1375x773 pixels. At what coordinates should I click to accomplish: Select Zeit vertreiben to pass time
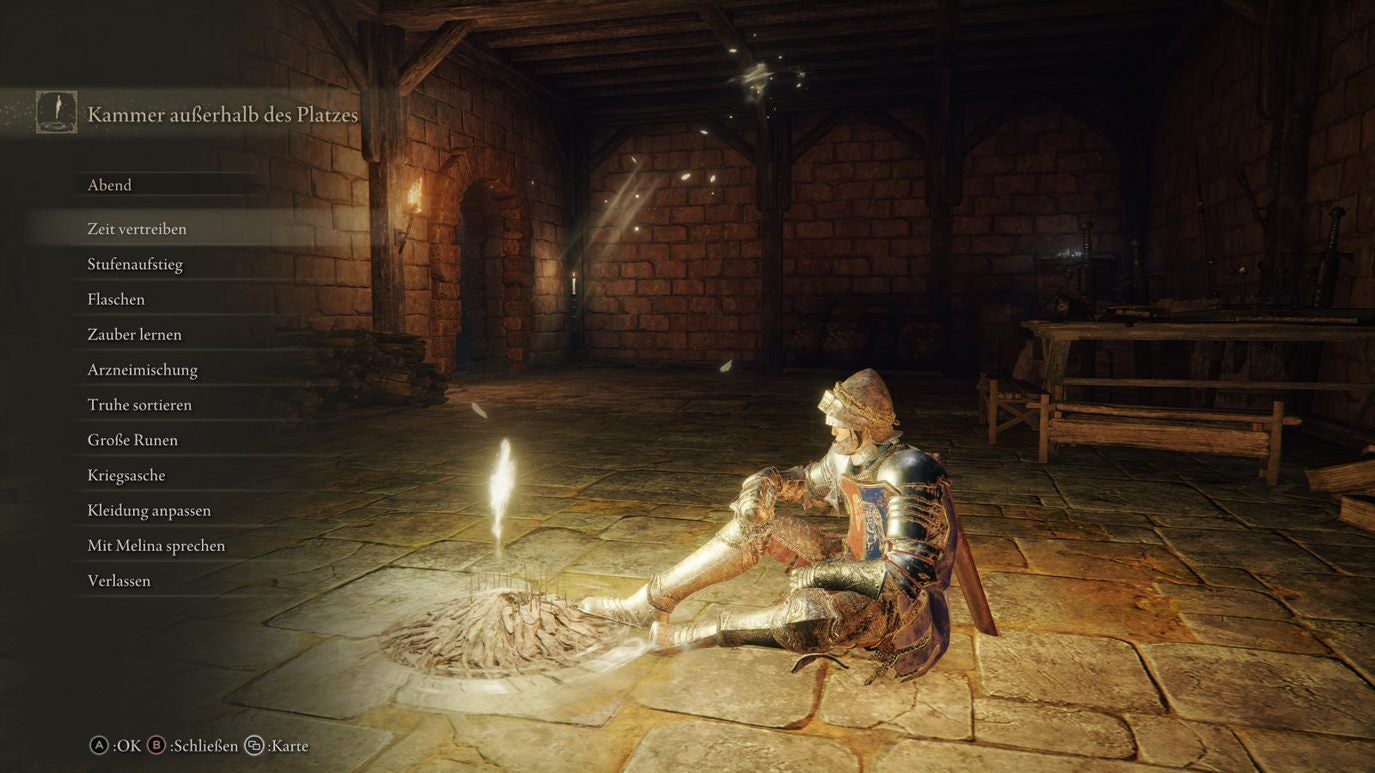coord(137,228)
